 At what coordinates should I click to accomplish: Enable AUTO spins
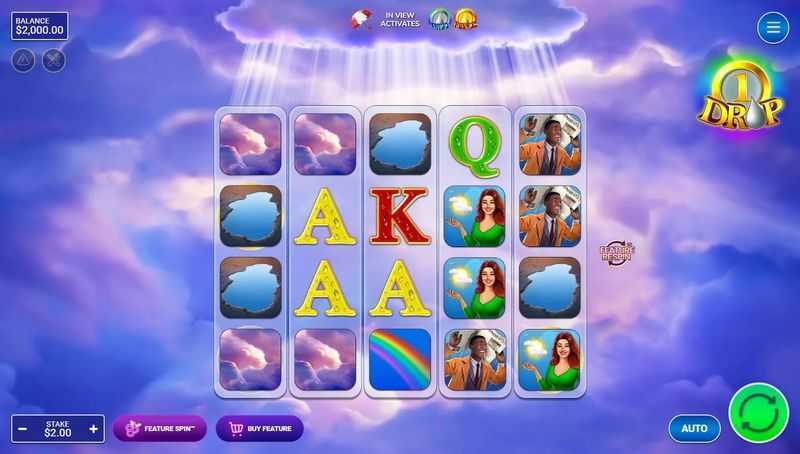coord(694,429)
